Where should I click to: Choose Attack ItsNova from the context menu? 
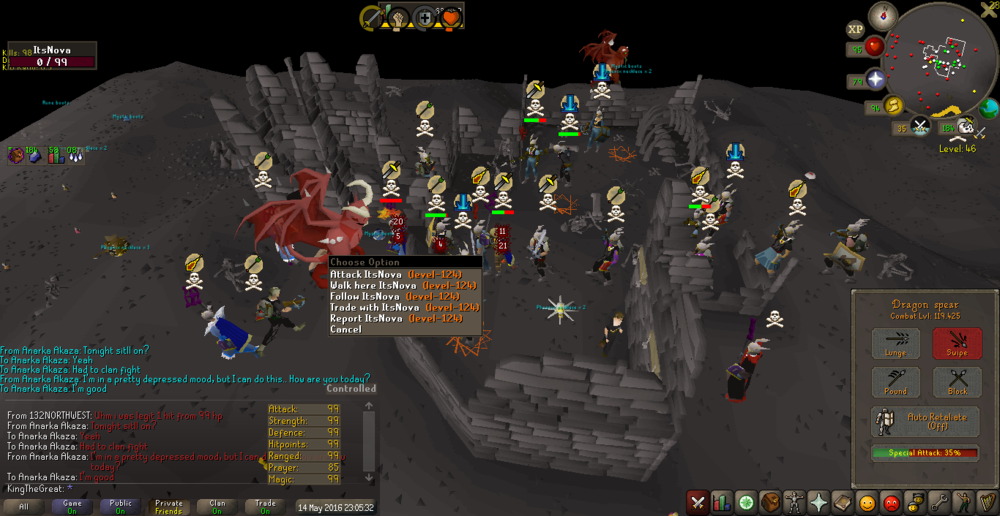(395, 274)
